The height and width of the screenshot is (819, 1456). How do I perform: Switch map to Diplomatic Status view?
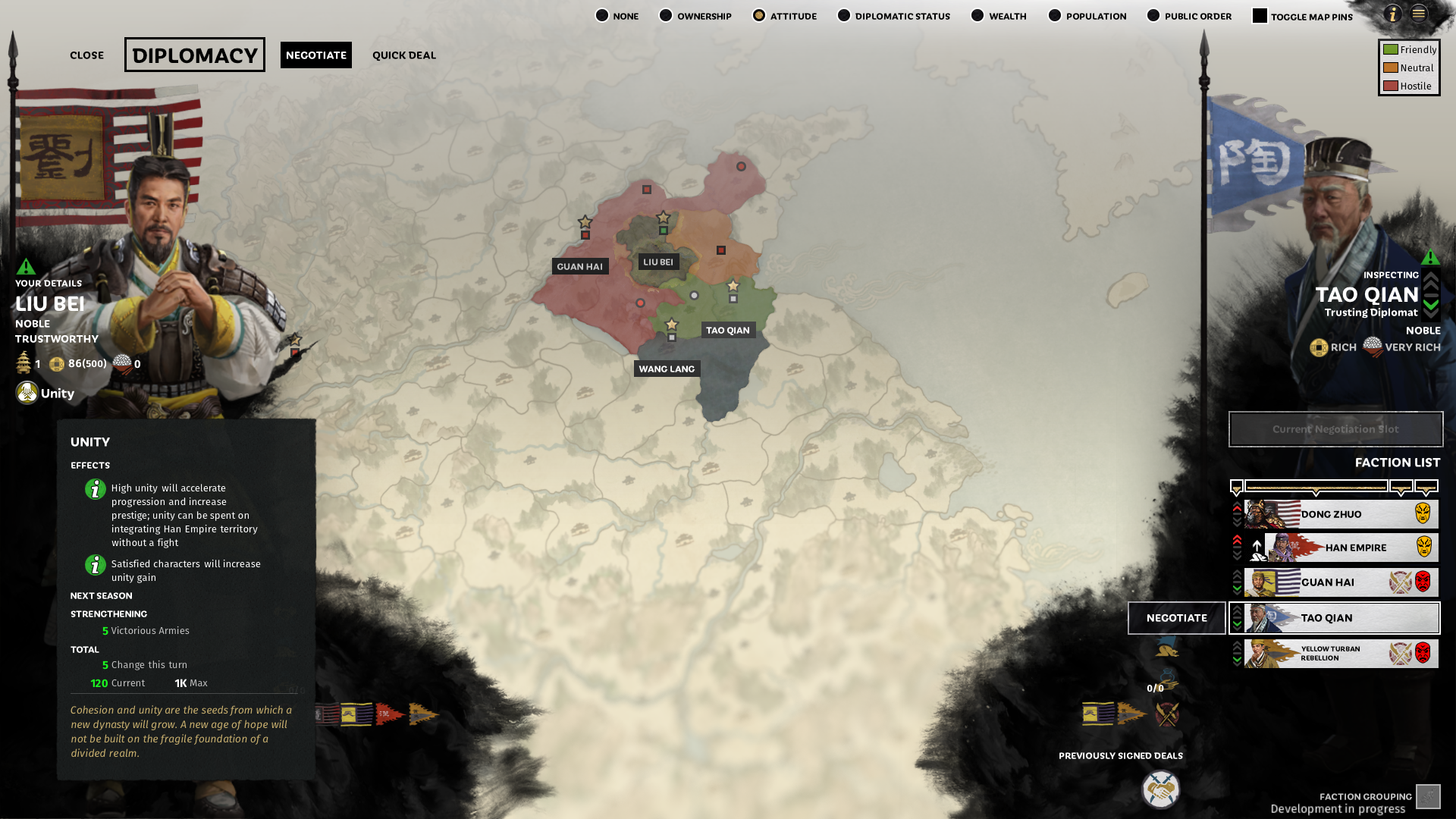(844, 16)
